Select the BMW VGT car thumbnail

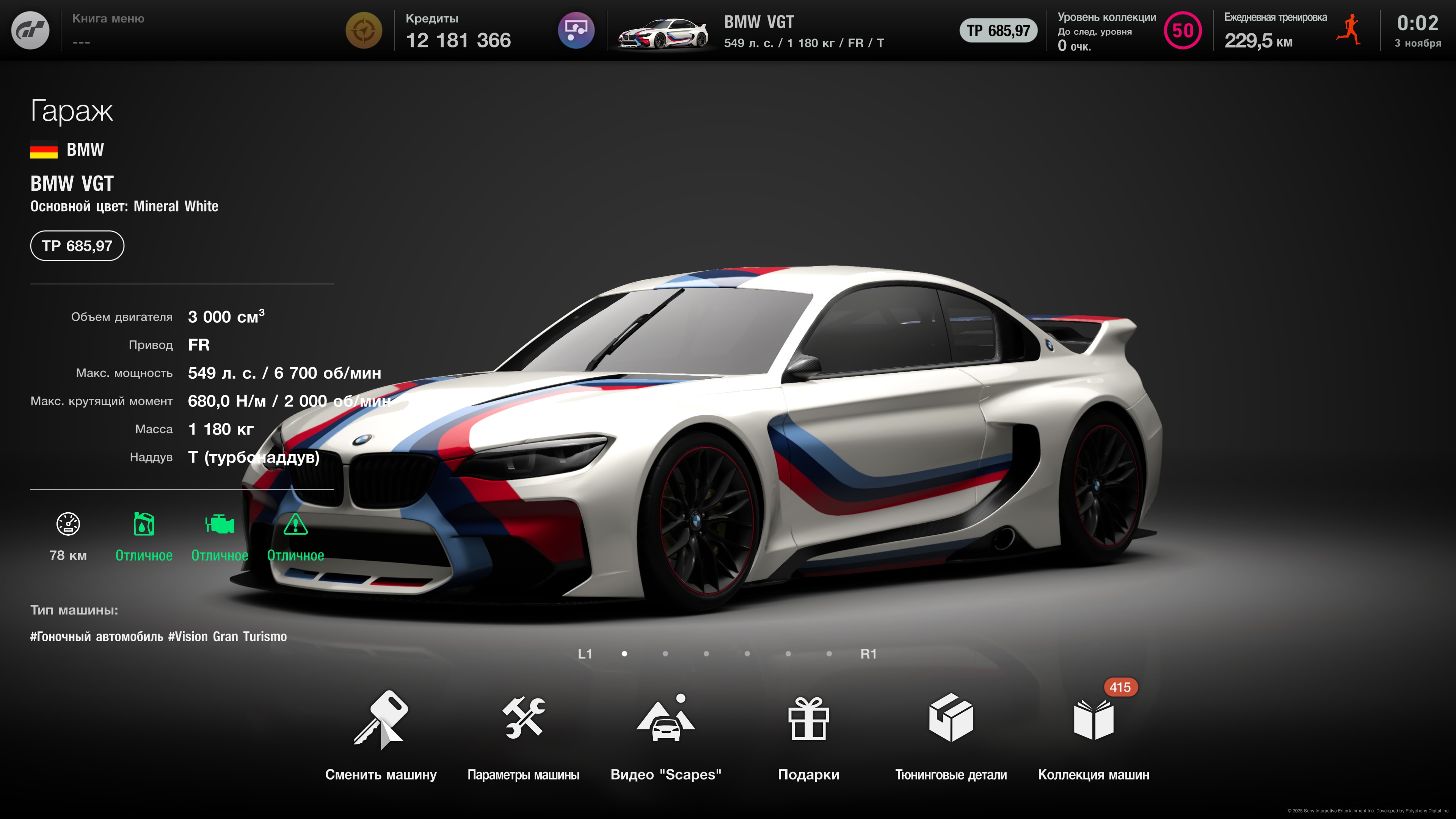pyautogui.click(x=662, y=33)
